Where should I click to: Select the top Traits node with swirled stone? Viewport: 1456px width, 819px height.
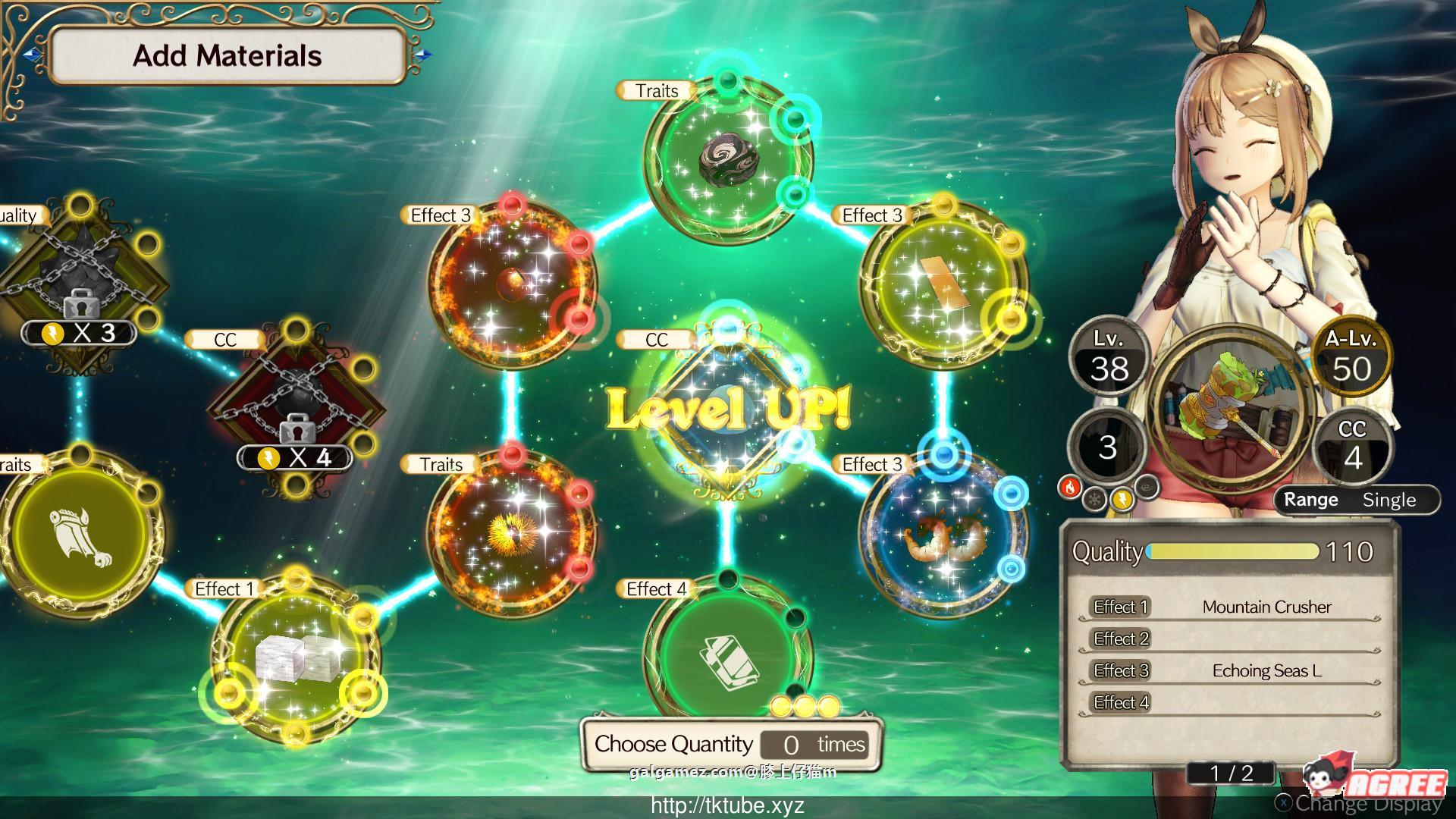point(728,158)
